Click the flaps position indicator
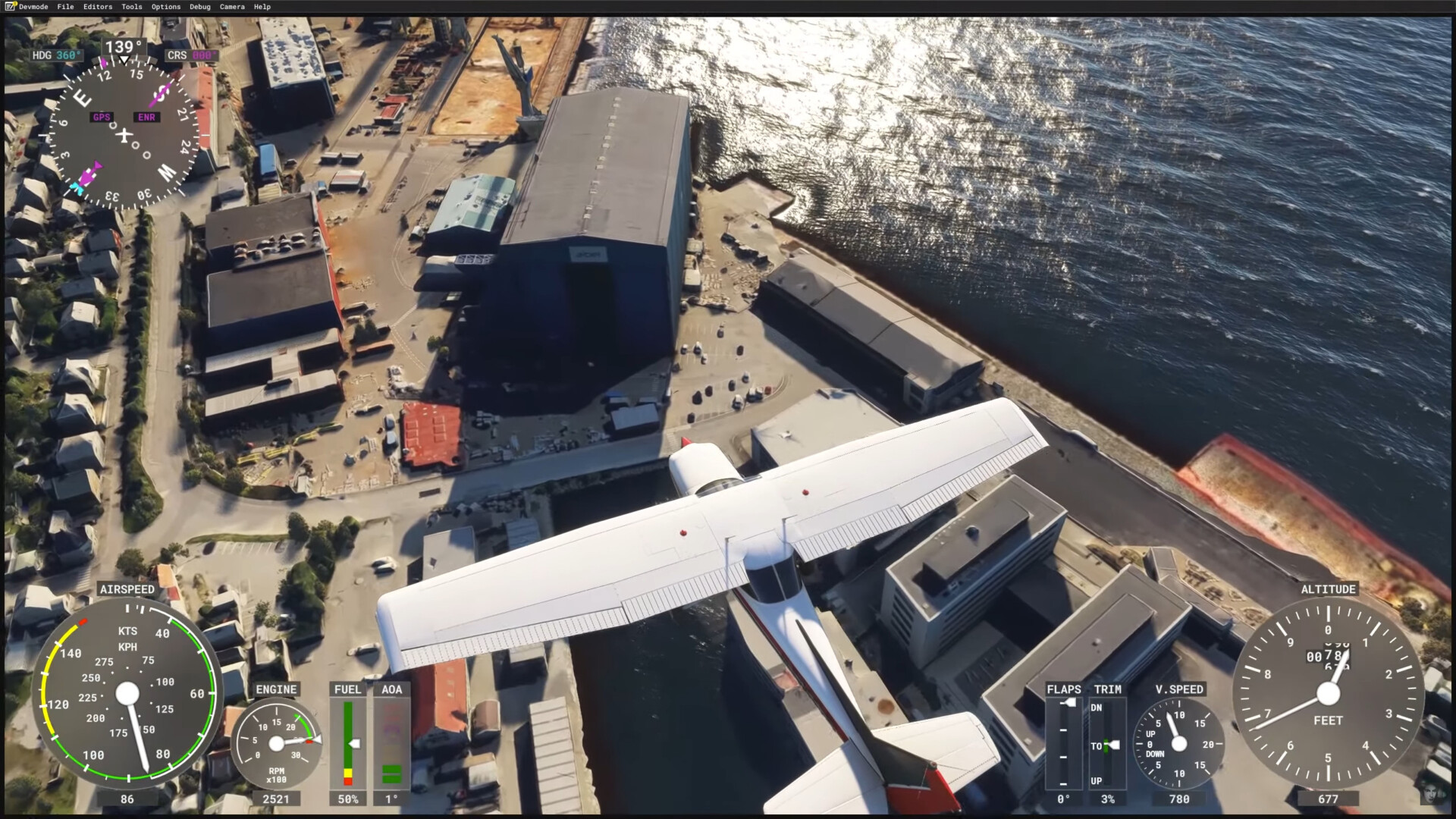1456x819 pixels. coord(1063,743)
